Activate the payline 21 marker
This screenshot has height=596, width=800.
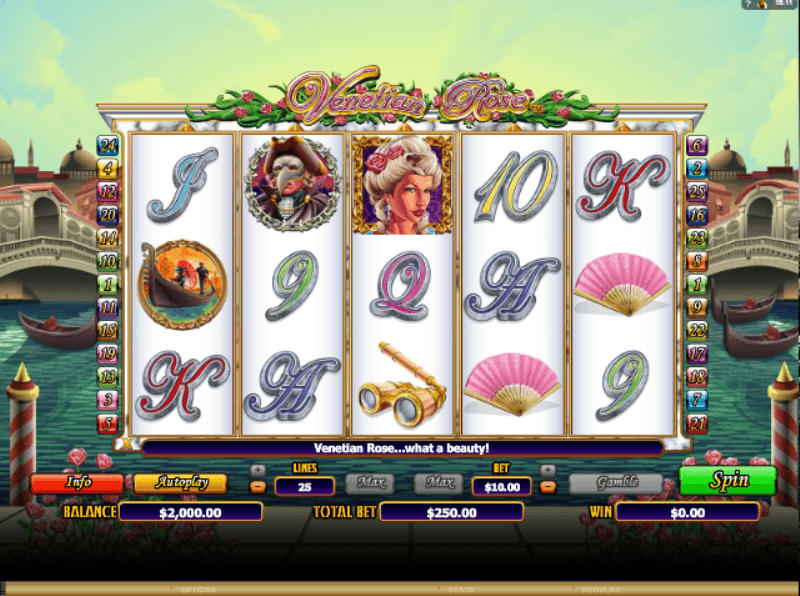click(x=697, y=424)
